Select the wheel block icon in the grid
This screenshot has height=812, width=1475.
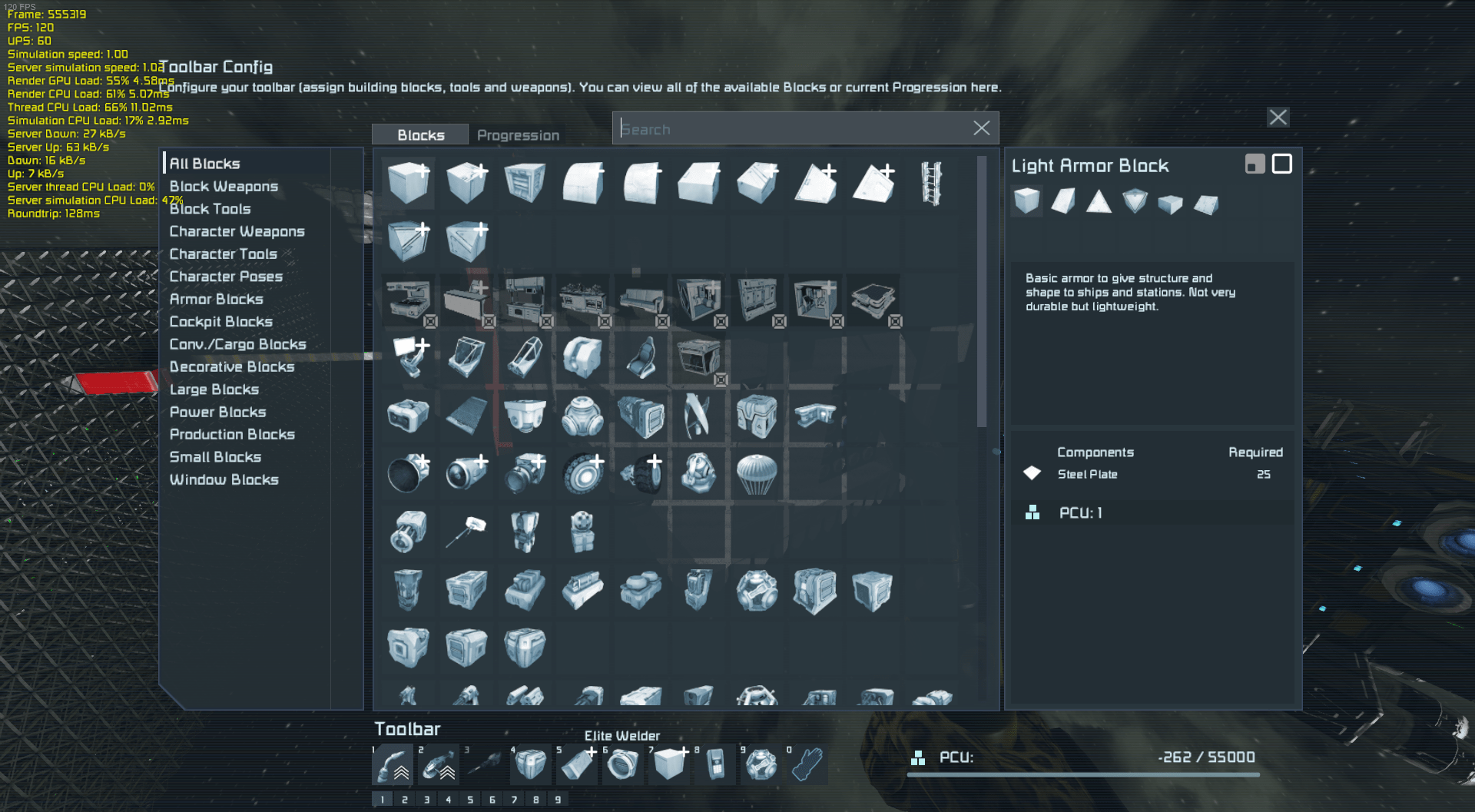click(x=583, y=474)
